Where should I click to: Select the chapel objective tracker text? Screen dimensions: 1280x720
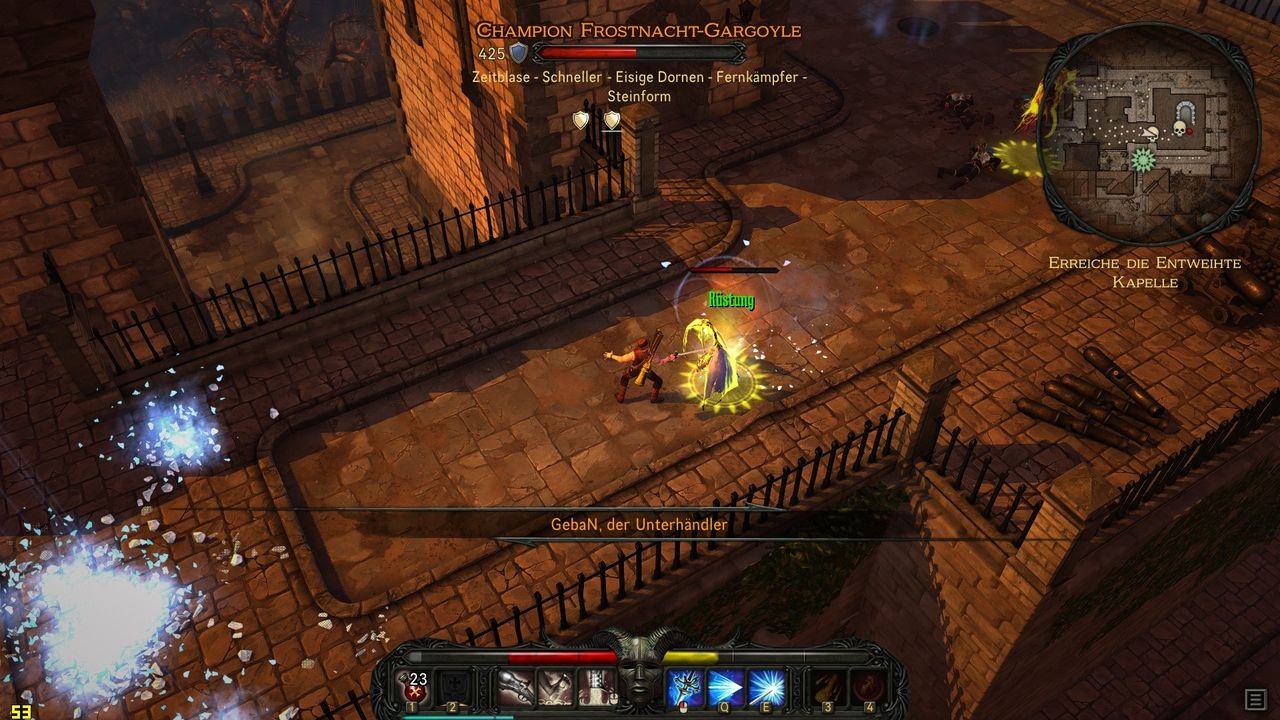pyautogui.click(x=1145, y=272)
